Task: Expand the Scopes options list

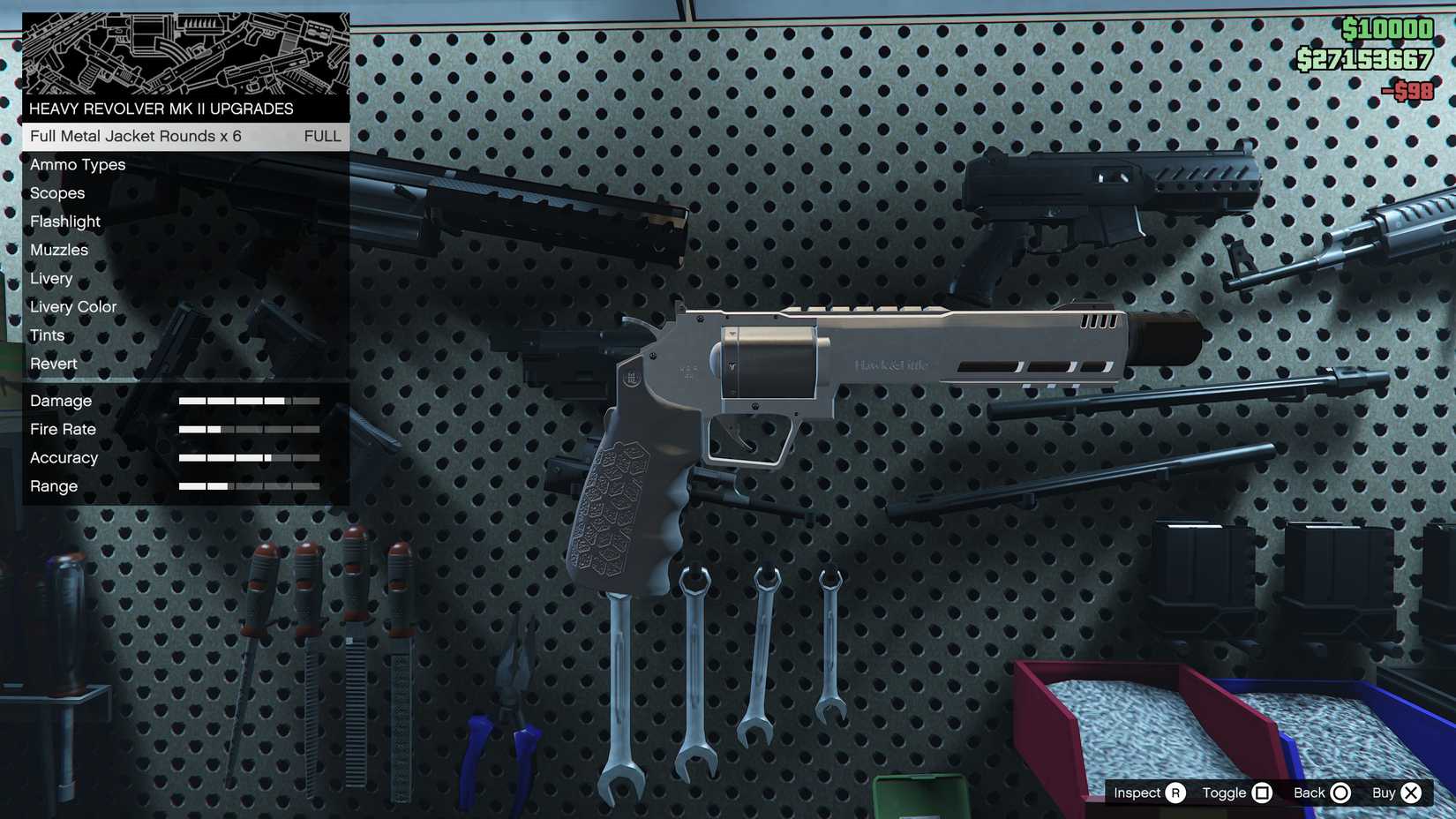Action: 56,193
